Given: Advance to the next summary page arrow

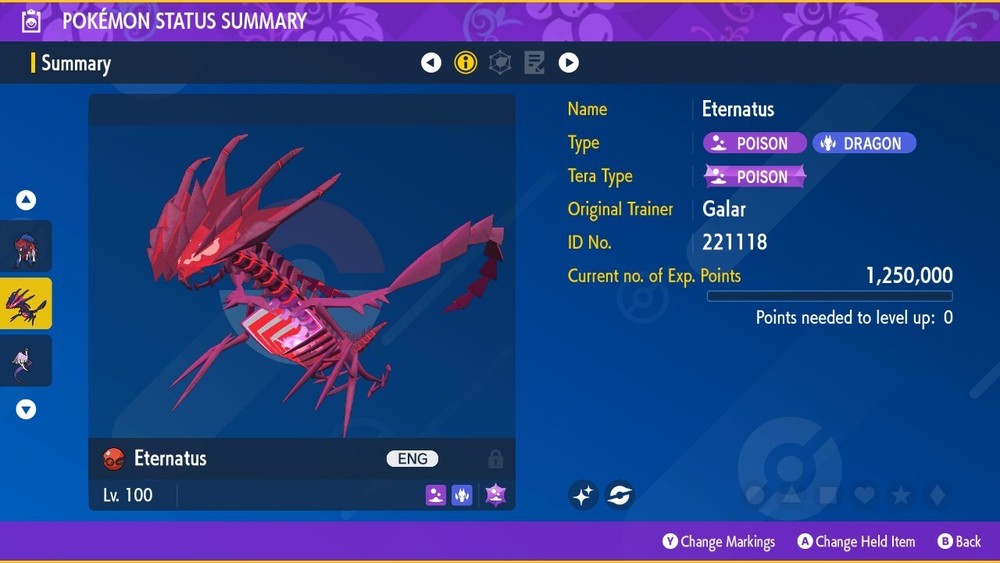Looking at the screenshot, I should (x=568, y=63).
